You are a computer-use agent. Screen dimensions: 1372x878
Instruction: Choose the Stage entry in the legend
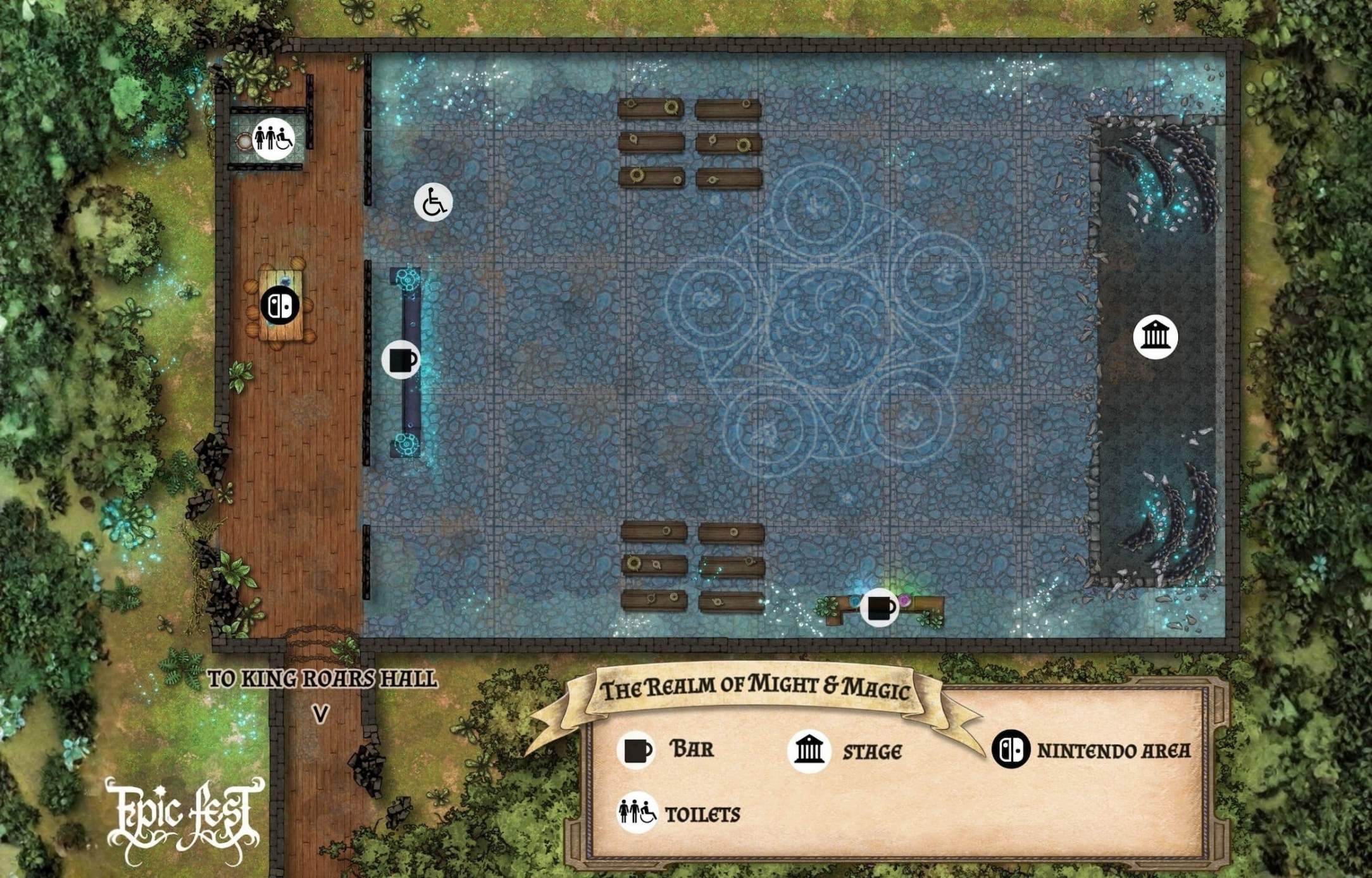[845, 751]
